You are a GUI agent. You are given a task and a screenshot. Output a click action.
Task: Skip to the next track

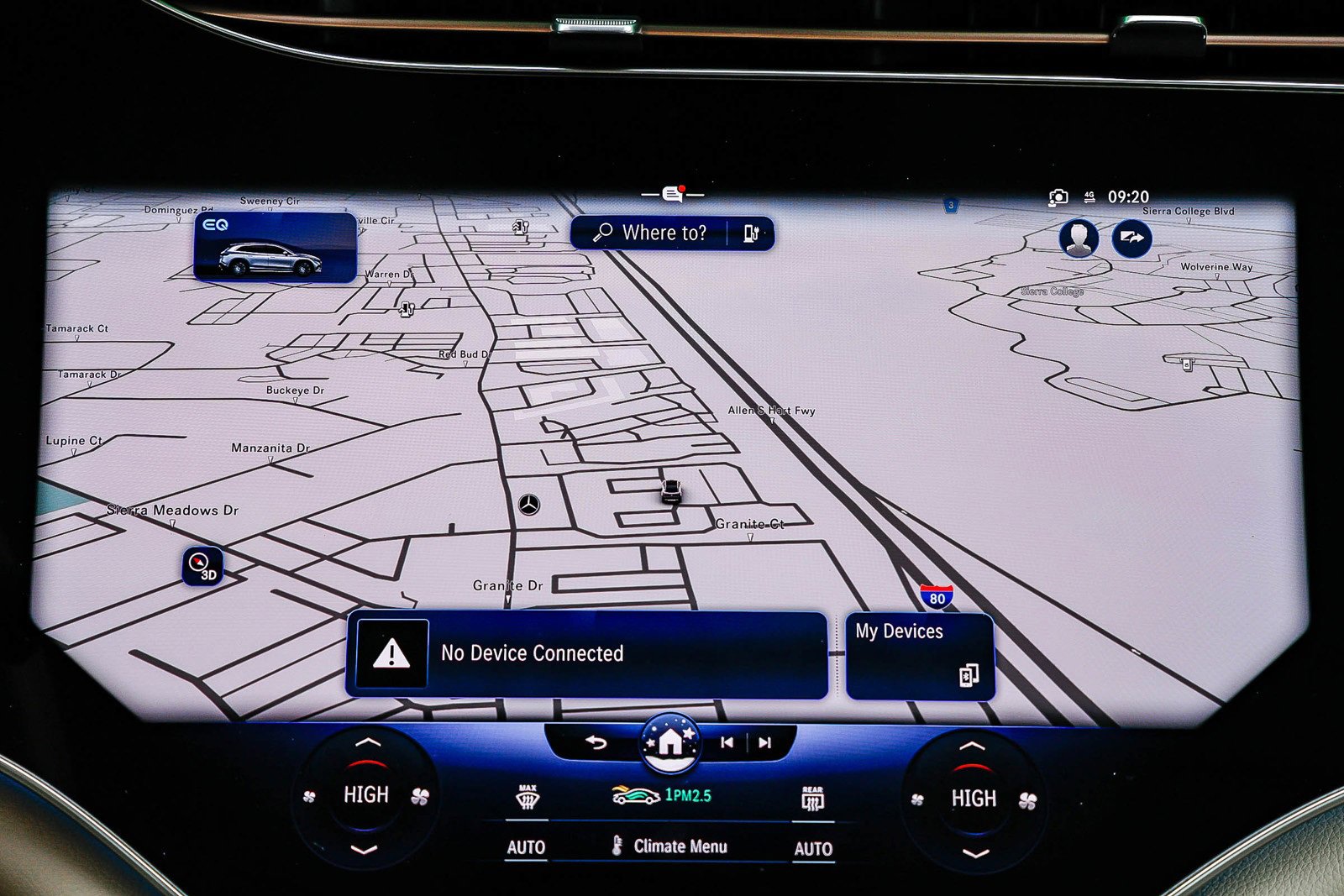(764, 742)
